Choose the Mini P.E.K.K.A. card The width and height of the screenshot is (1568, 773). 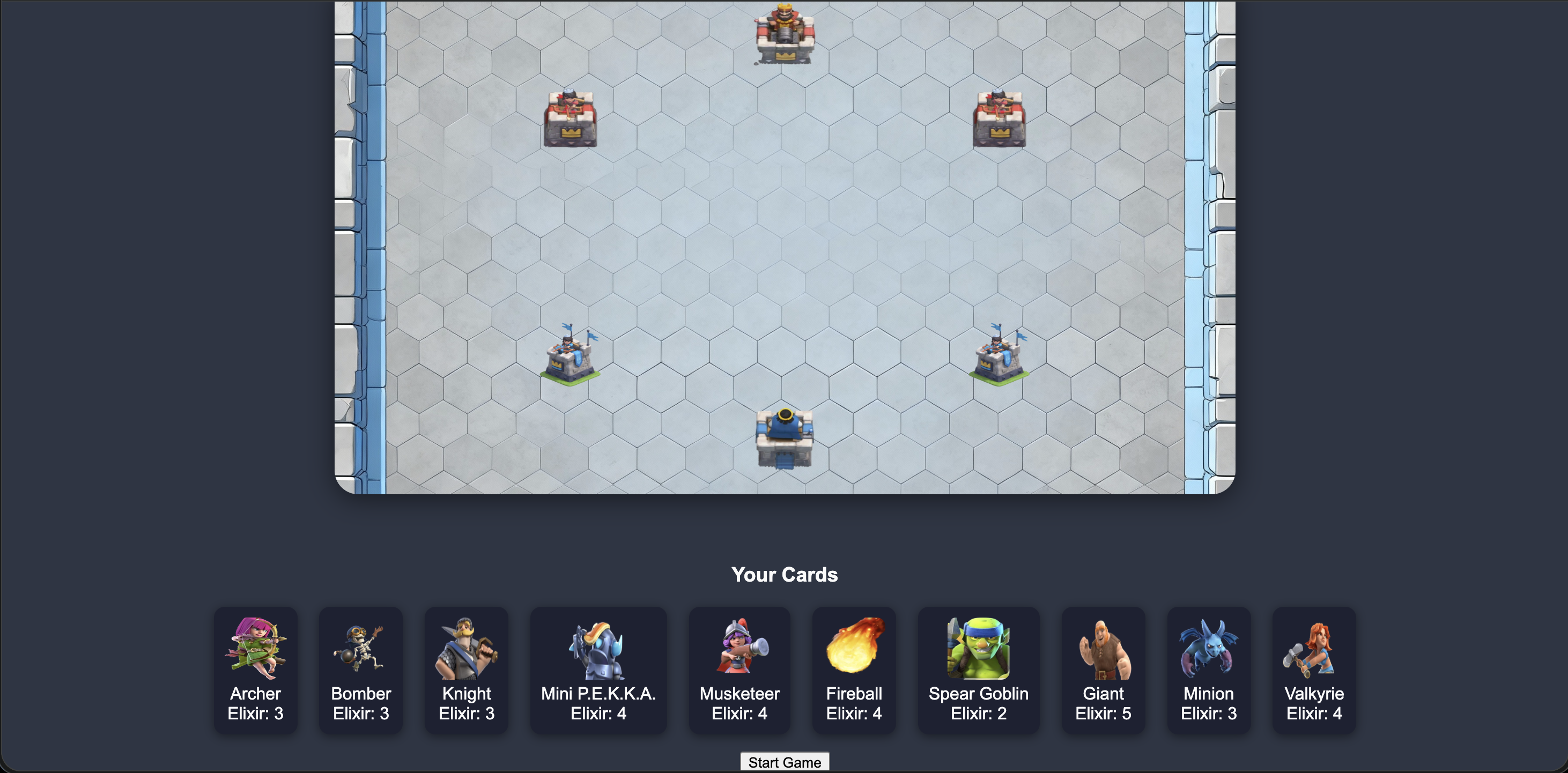click(x=598, y=670)
